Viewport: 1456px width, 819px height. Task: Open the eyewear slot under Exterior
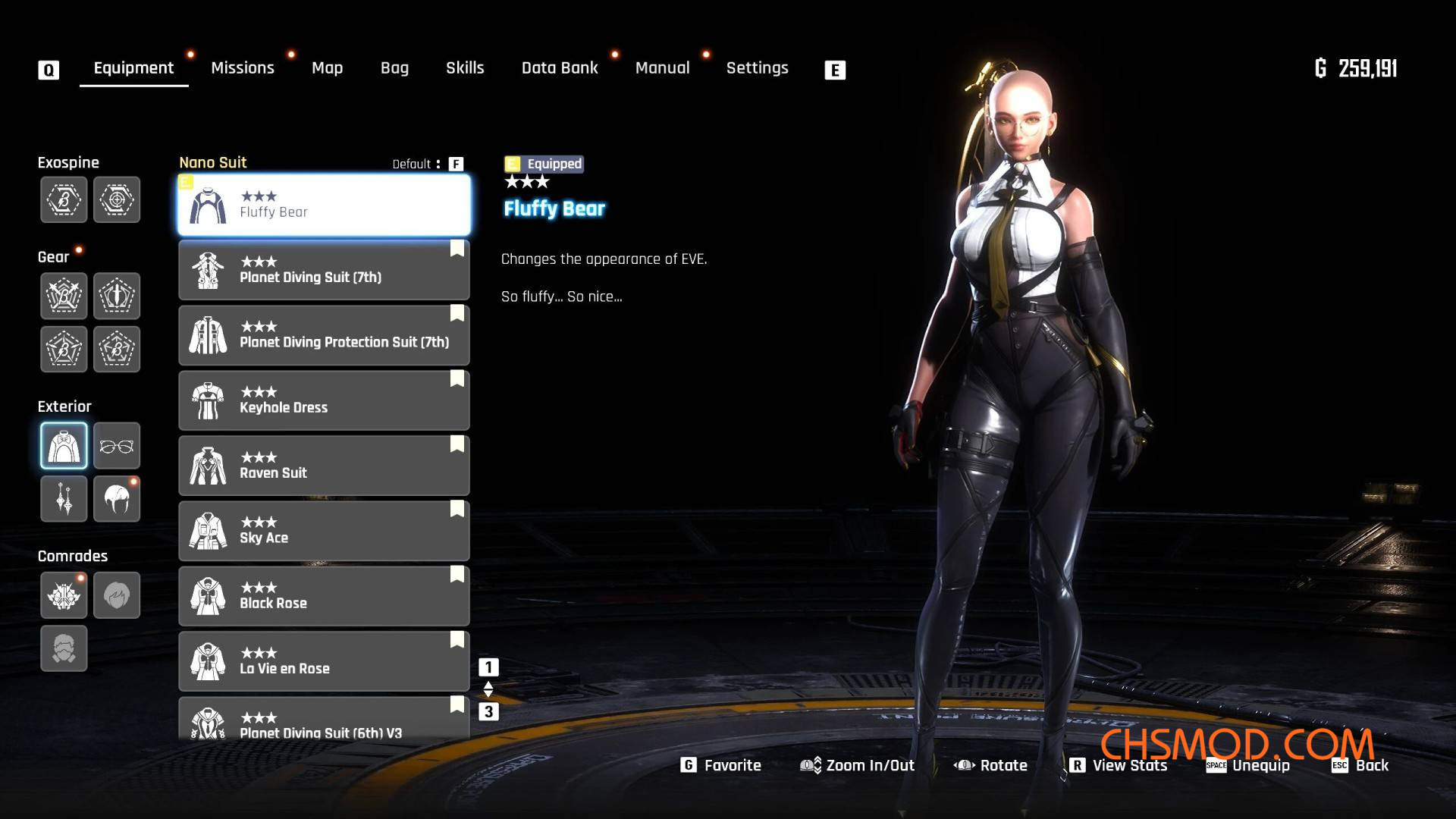116,446
